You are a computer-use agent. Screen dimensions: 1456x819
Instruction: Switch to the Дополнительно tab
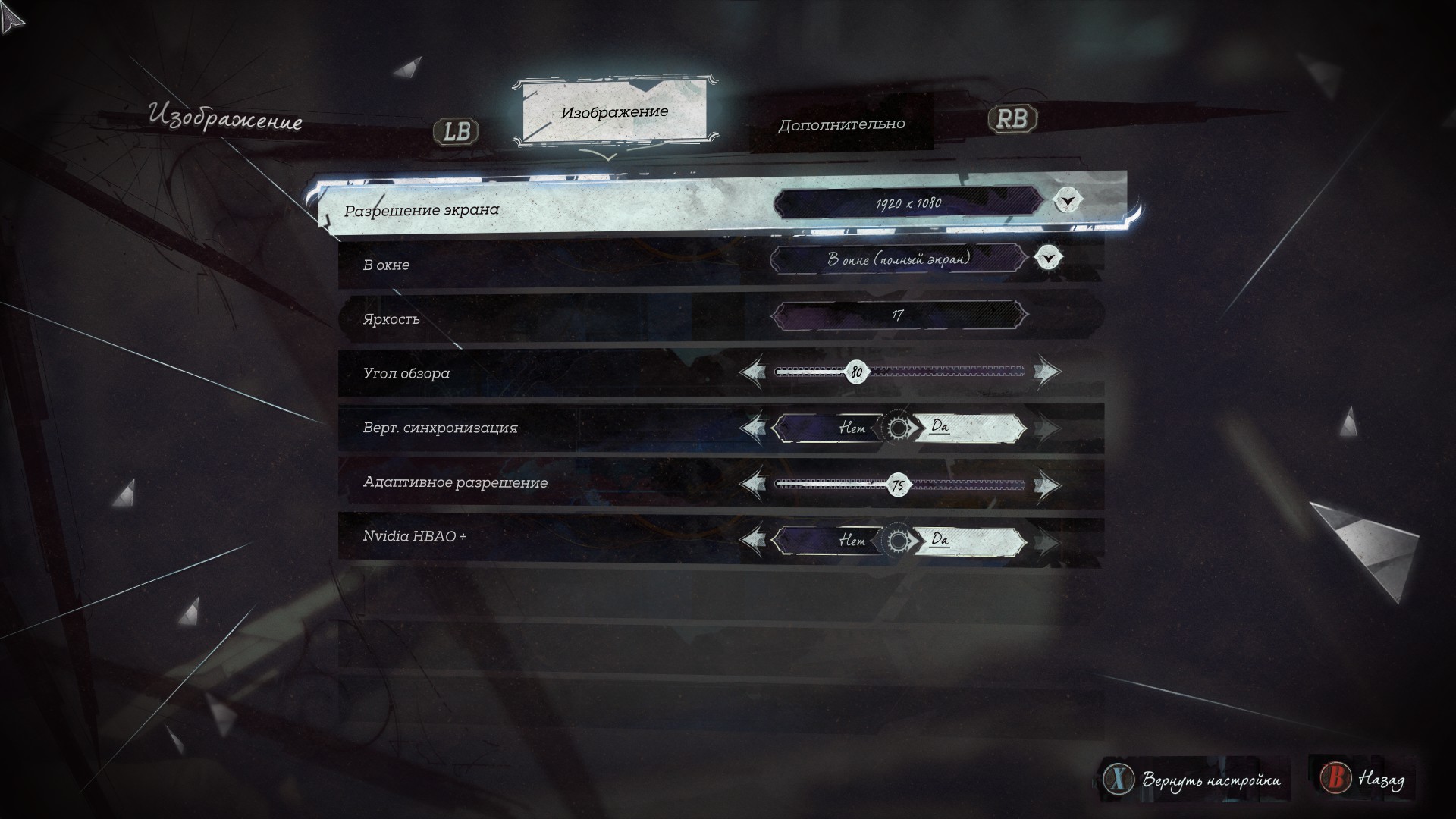[x=841, y=124]
